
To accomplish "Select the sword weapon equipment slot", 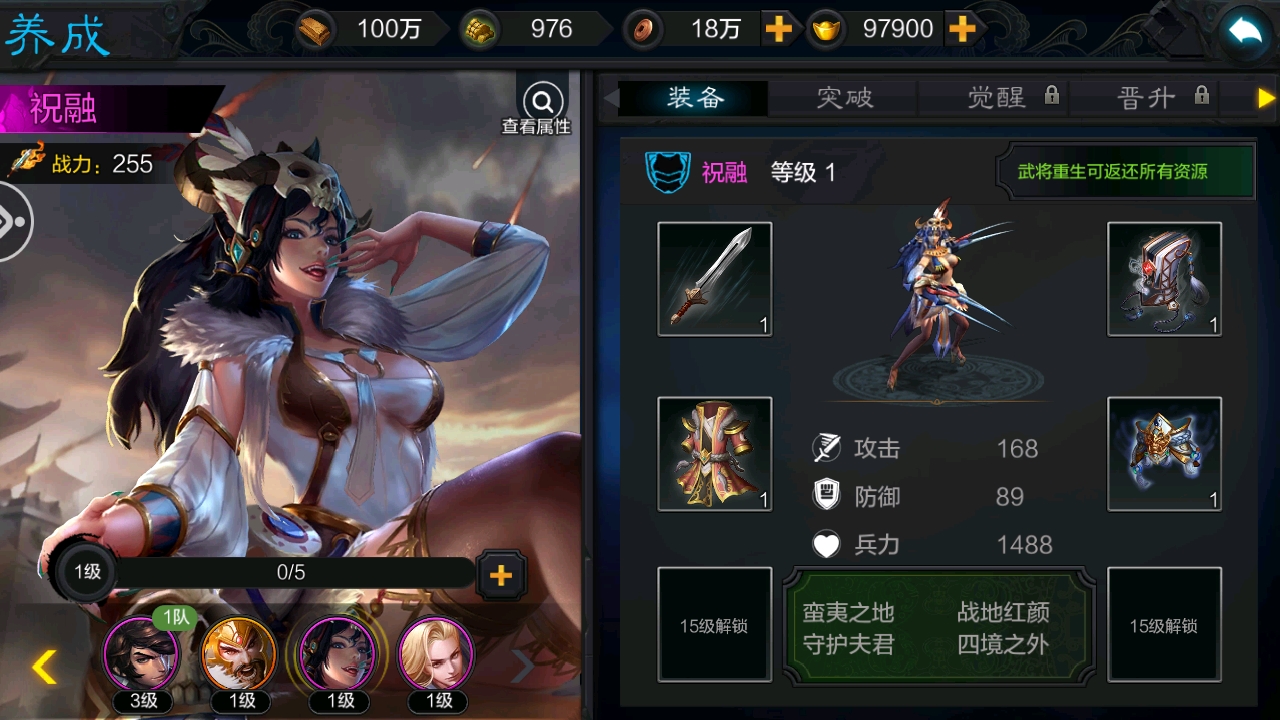I will 714,279.
